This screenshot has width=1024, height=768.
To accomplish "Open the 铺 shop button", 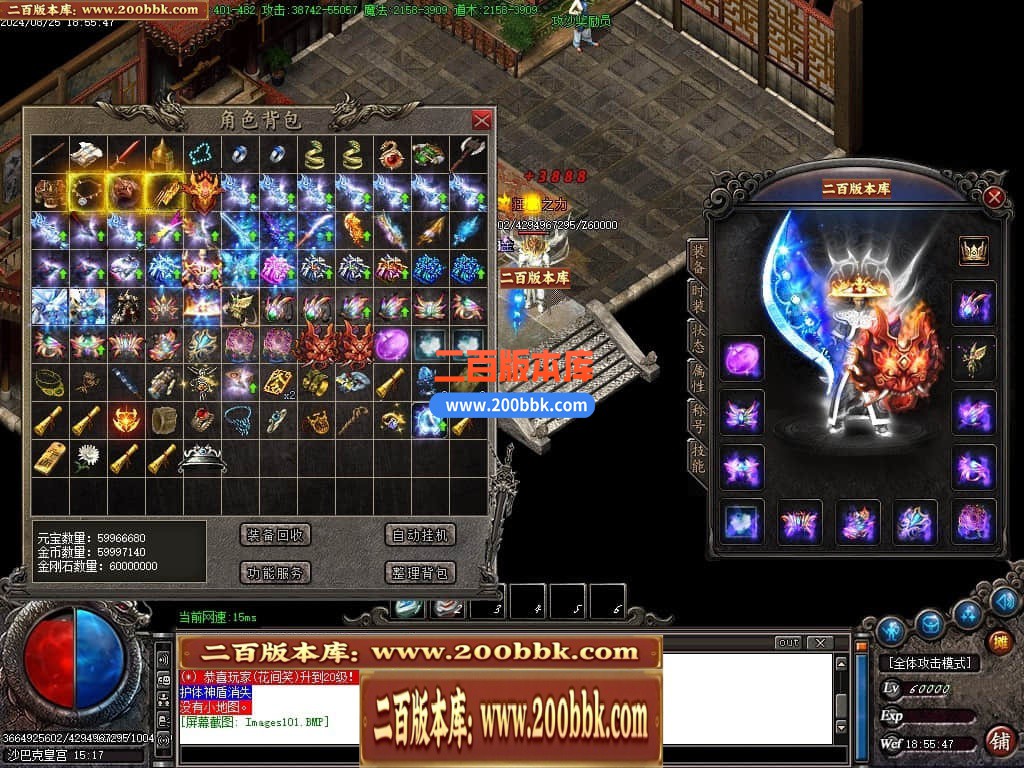I will point(998,740).
